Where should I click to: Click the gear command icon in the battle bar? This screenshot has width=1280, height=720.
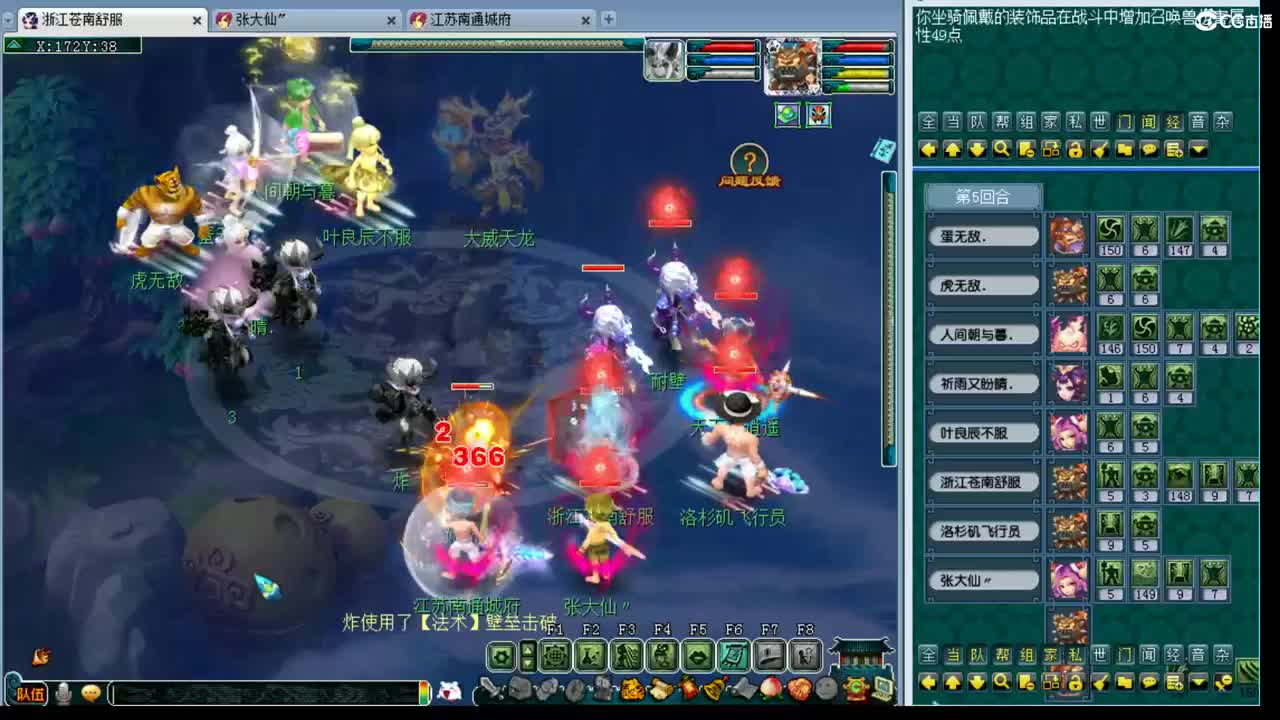pyautogui.click(x=501, y=656)
